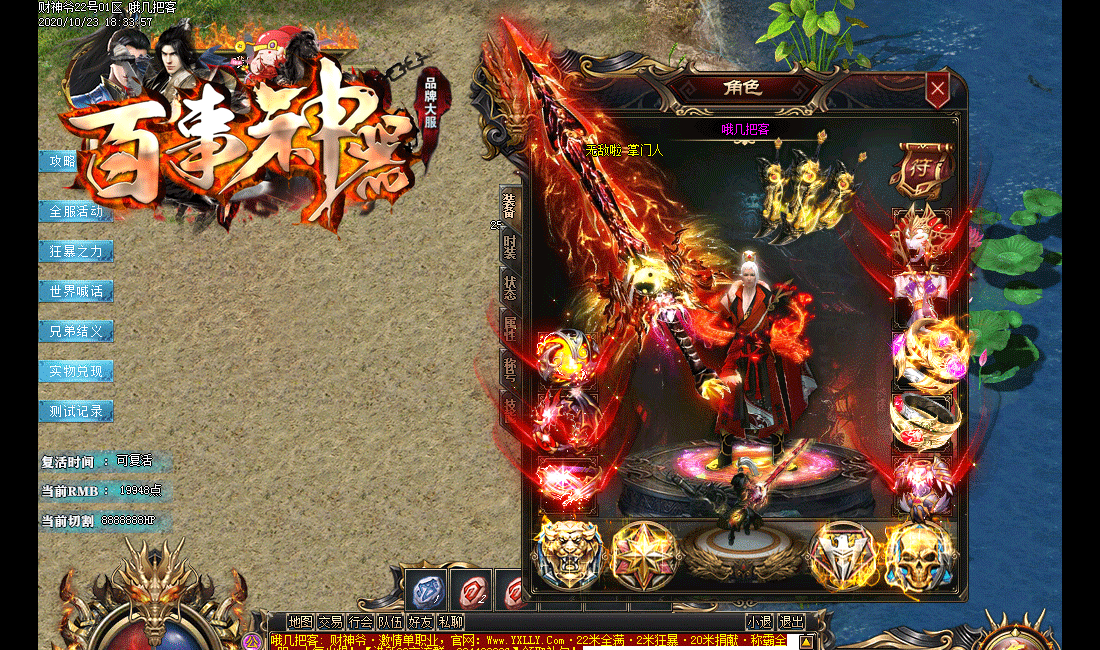Viewport: 1100px width, 650px height.
Task: Open the 攻略 guide button
Action: click(x=62, y=161)
